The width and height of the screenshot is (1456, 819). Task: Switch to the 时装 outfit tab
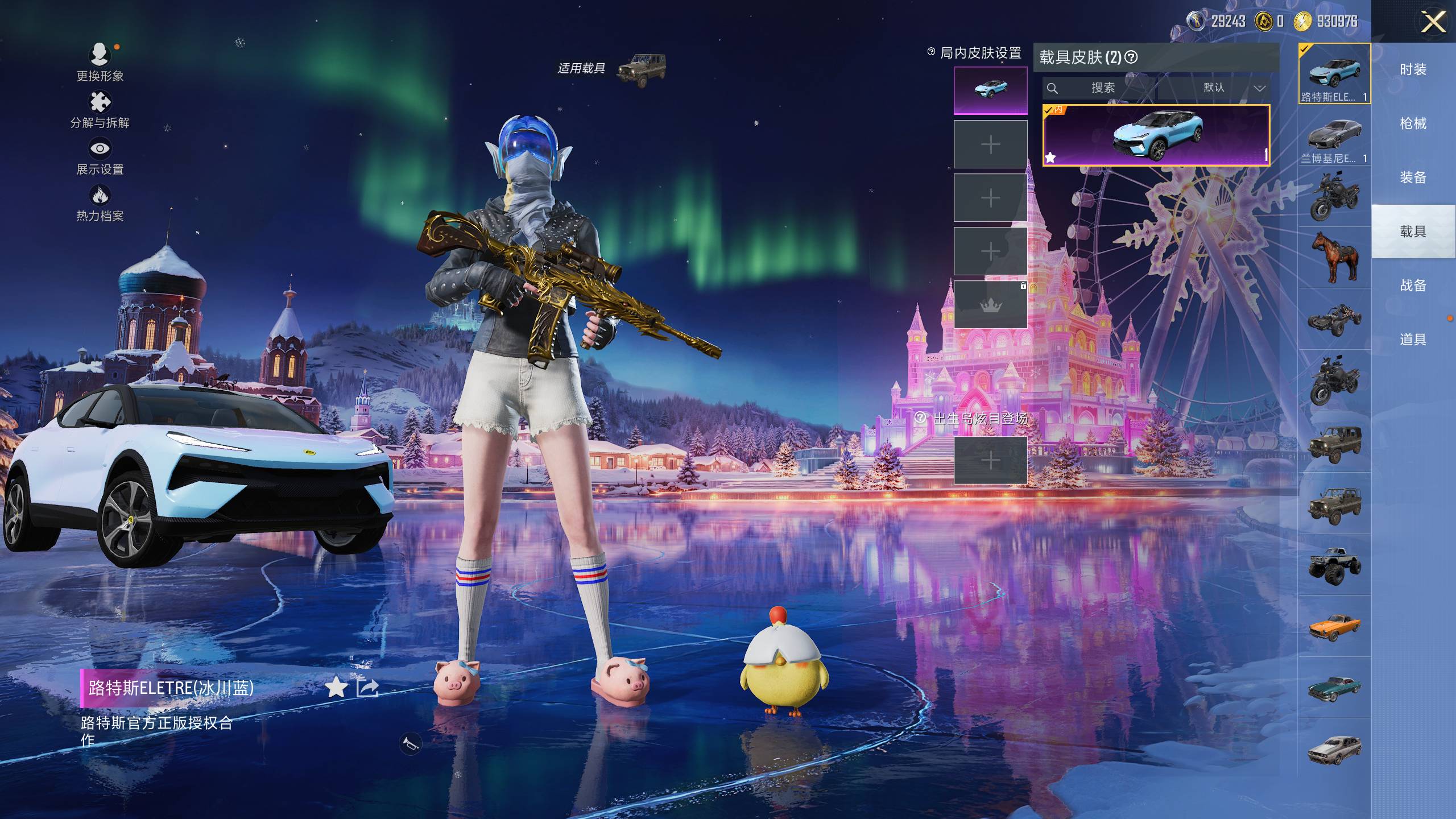[1413, 69]
